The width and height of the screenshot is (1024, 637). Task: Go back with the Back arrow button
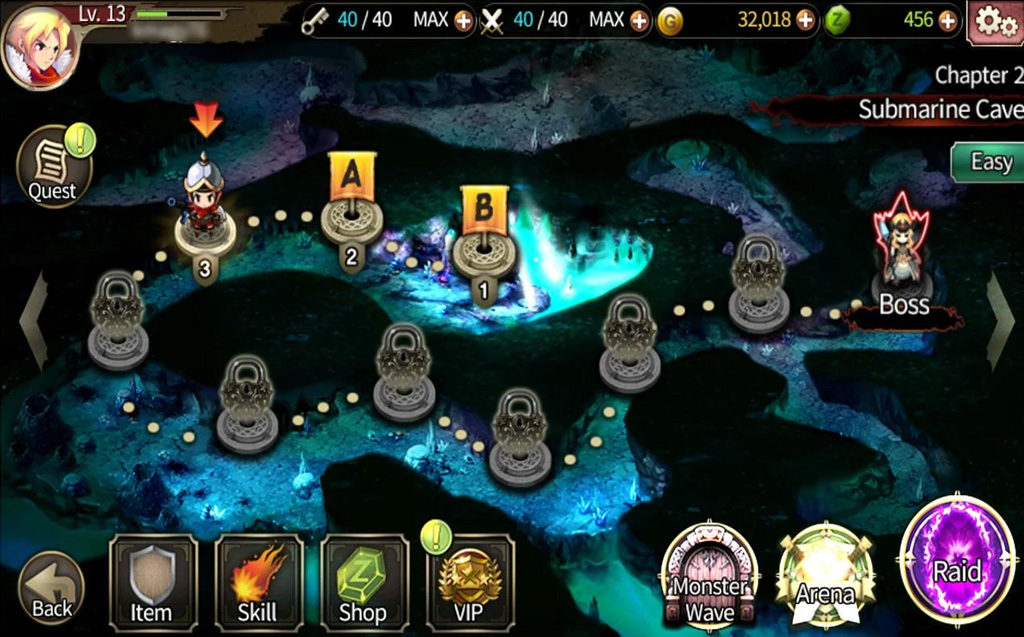coord(51,588)
